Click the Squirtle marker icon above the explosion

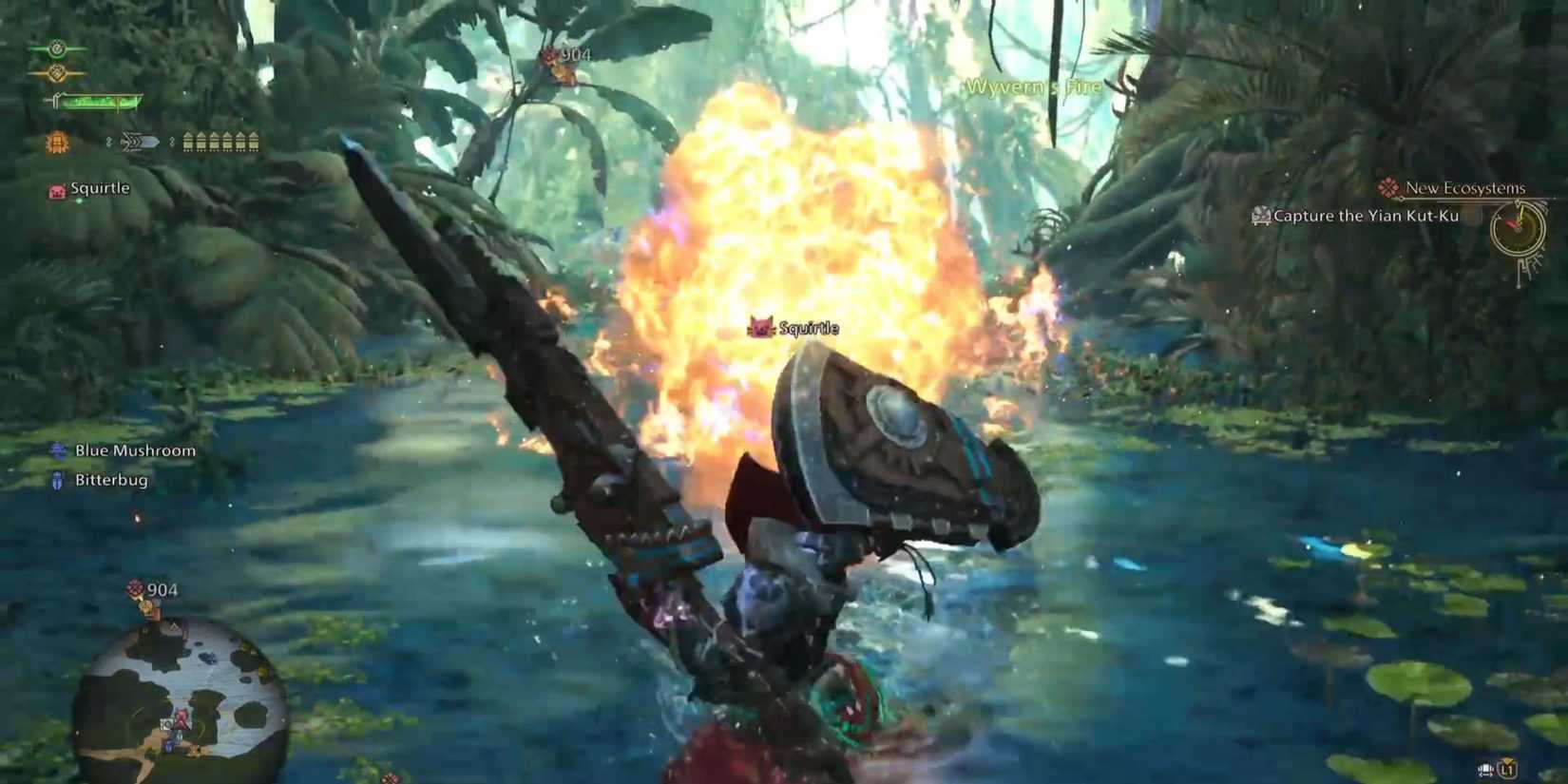coord(760,326)
